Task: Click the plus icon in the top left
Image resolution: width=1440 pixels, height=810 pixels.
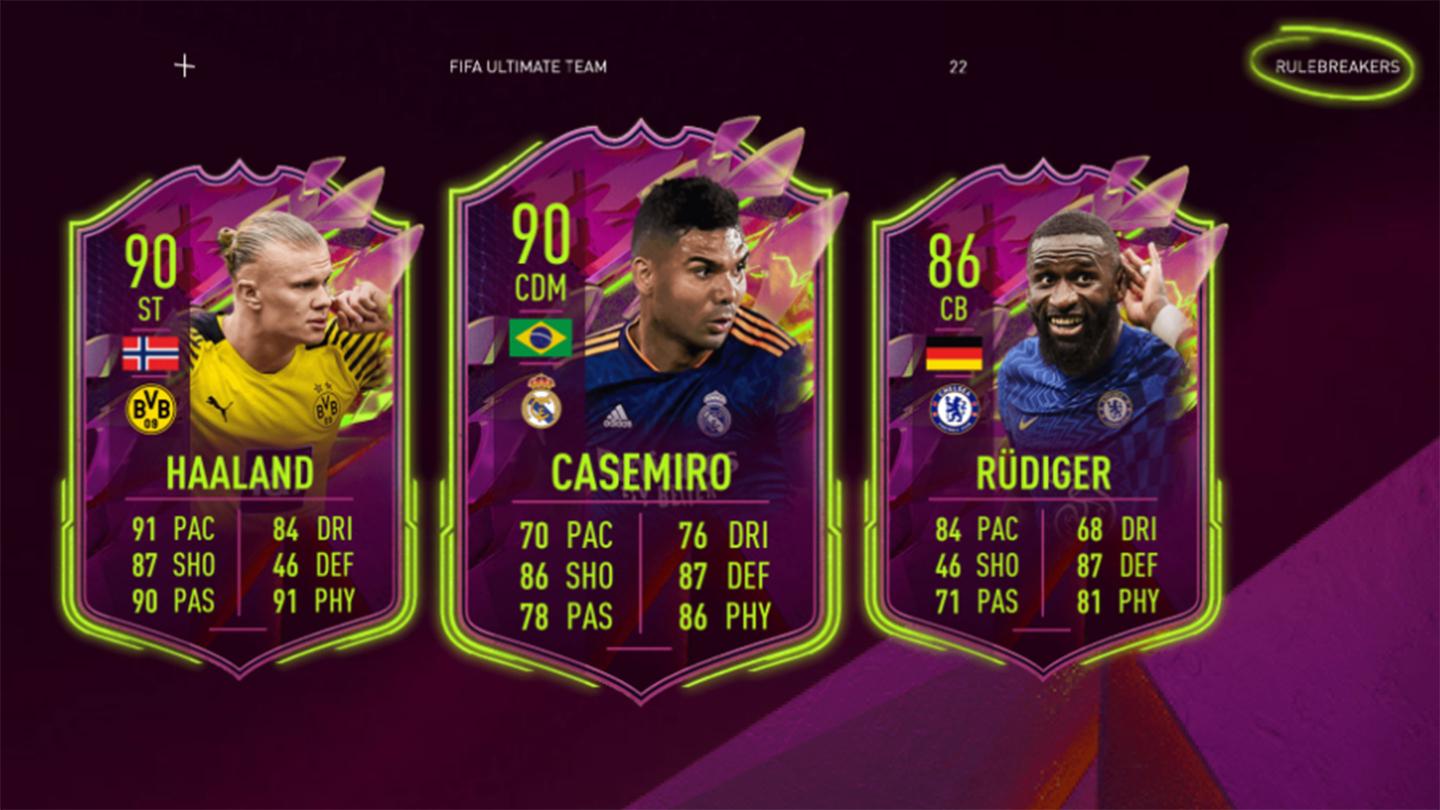Action: (182, 64)
